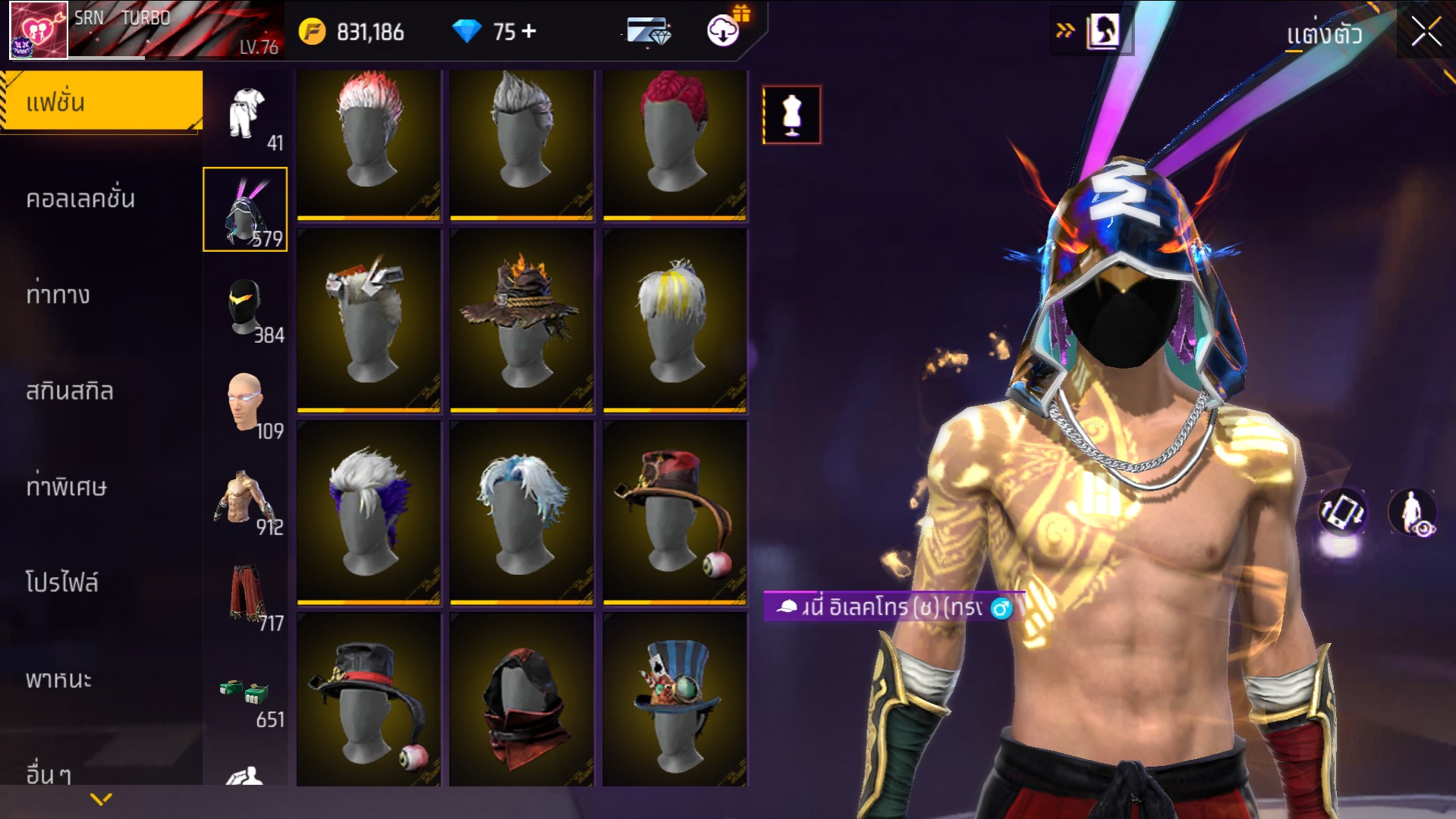The height and width of the screenshot is (819, 1456).
Task: Open the diamond card top-up icon
Action: [x=648, y=32]
